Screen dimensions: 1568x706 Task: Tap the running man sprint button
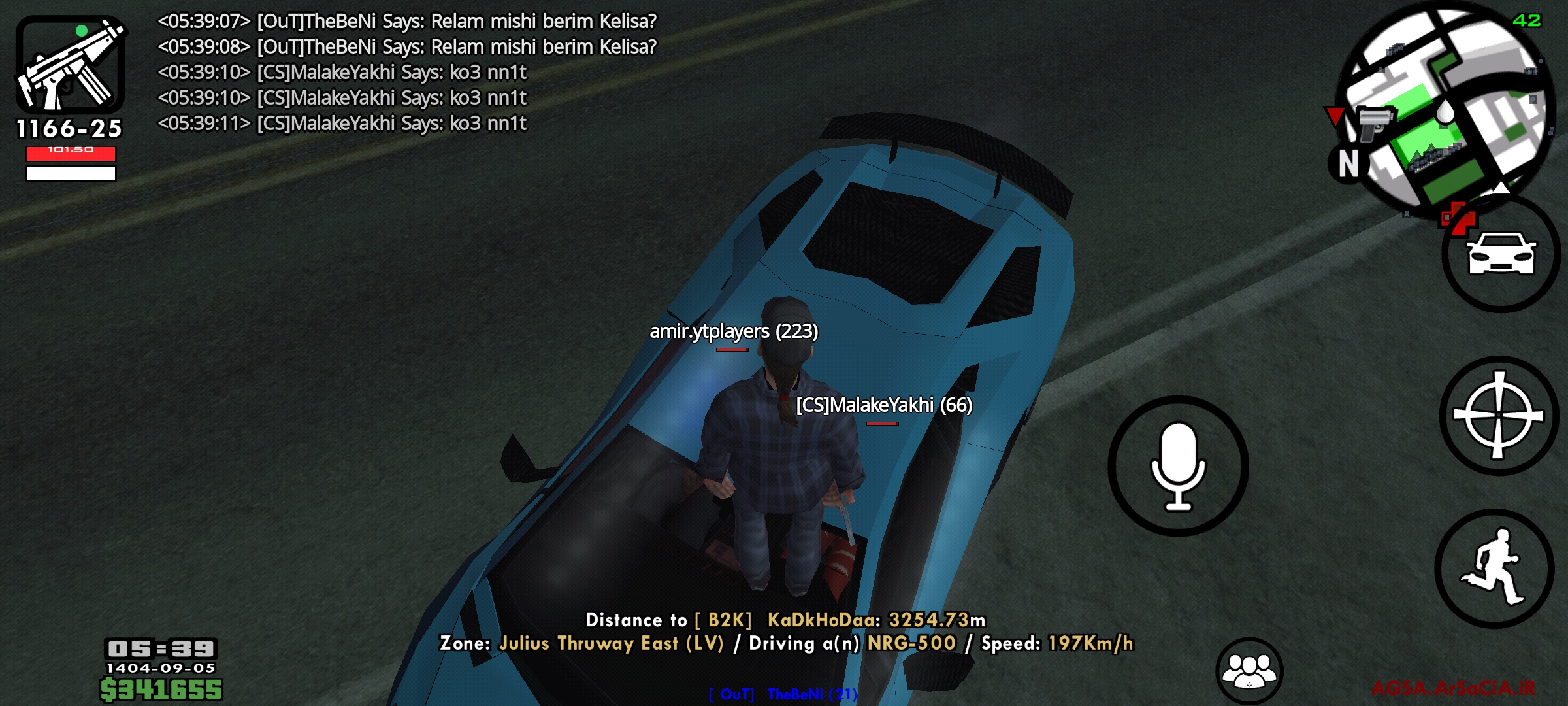point(1495,568)
